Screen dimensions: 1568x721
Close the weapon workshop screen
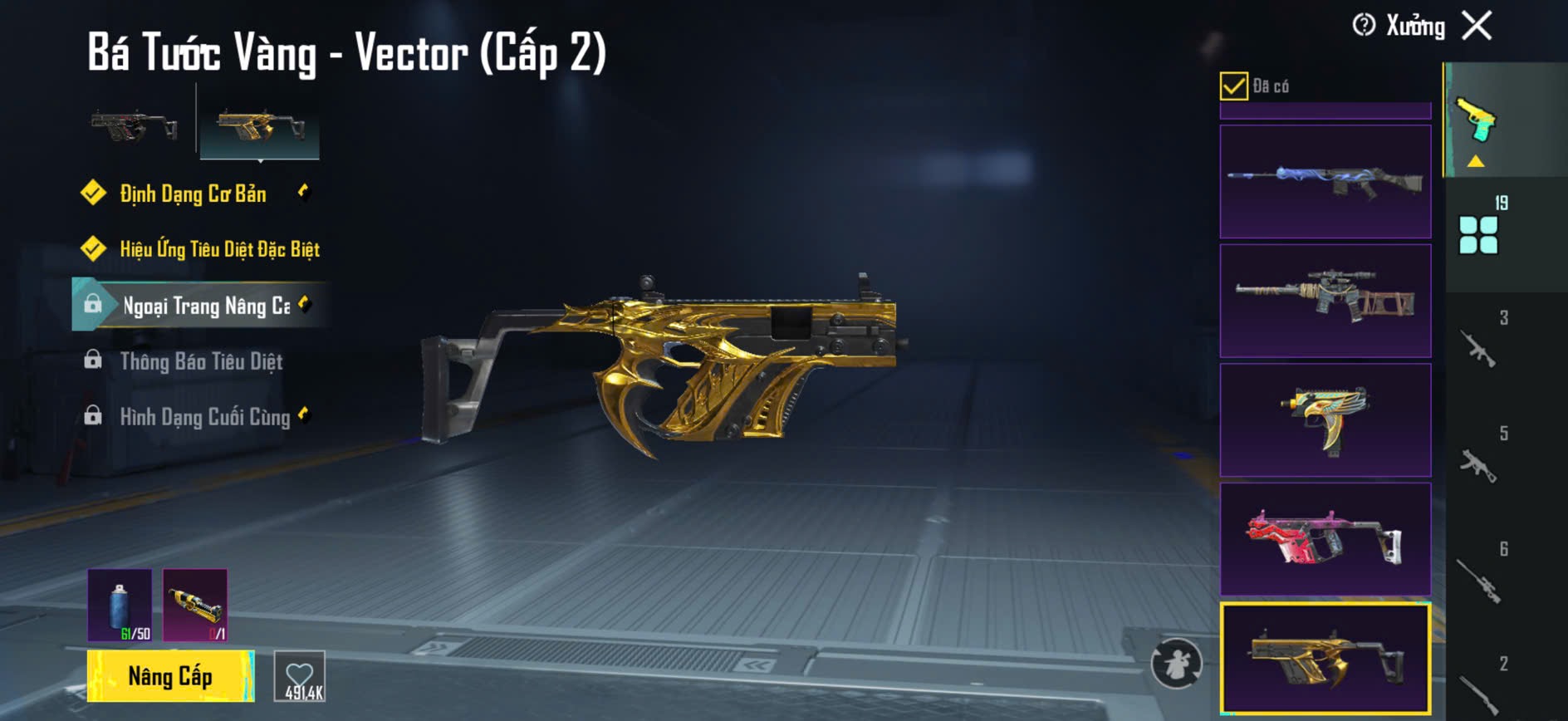tap(1477, 26)
